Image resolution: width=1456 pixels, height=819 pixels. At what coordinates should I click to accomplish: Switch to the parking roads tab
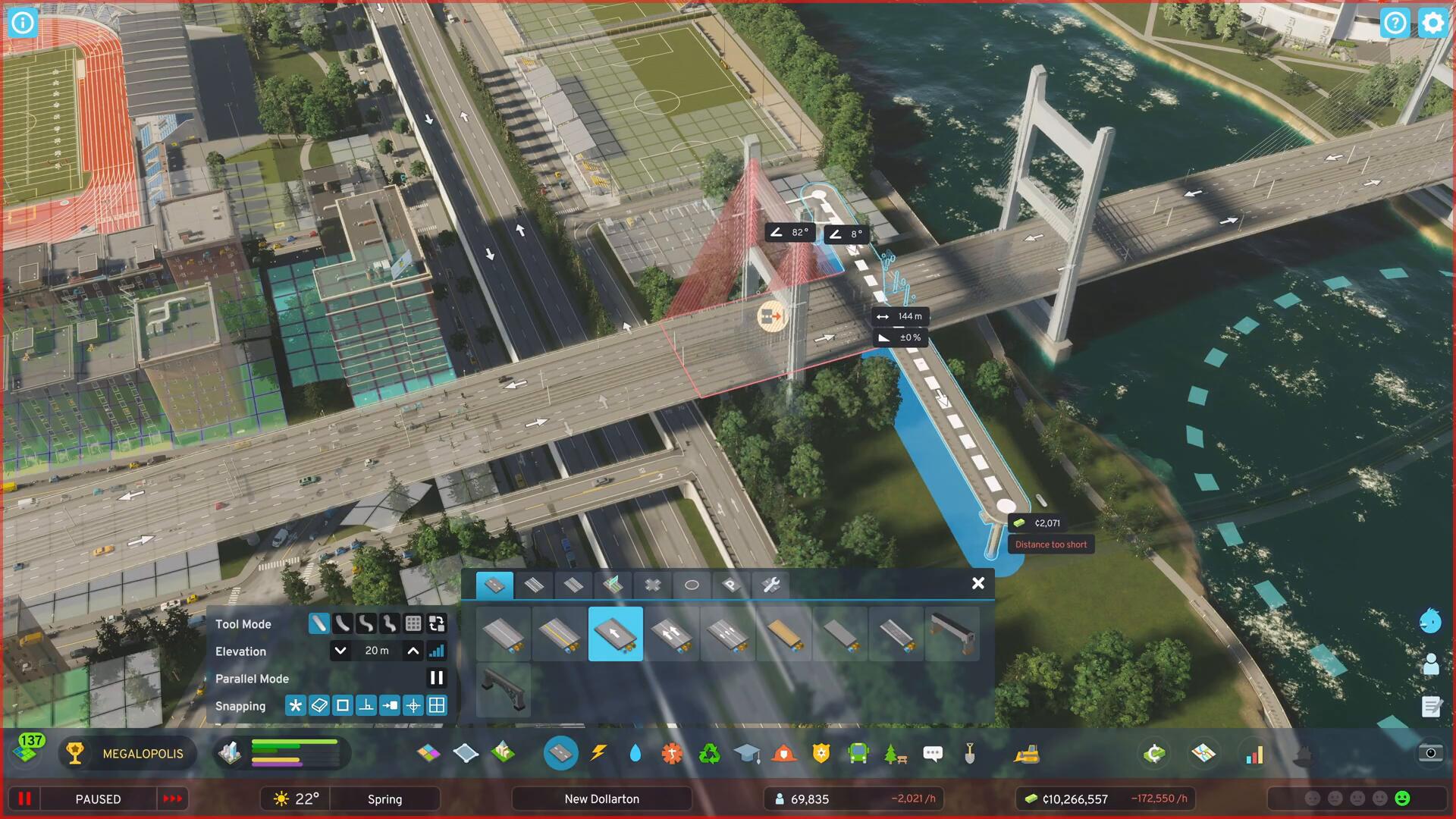point(730,585)
